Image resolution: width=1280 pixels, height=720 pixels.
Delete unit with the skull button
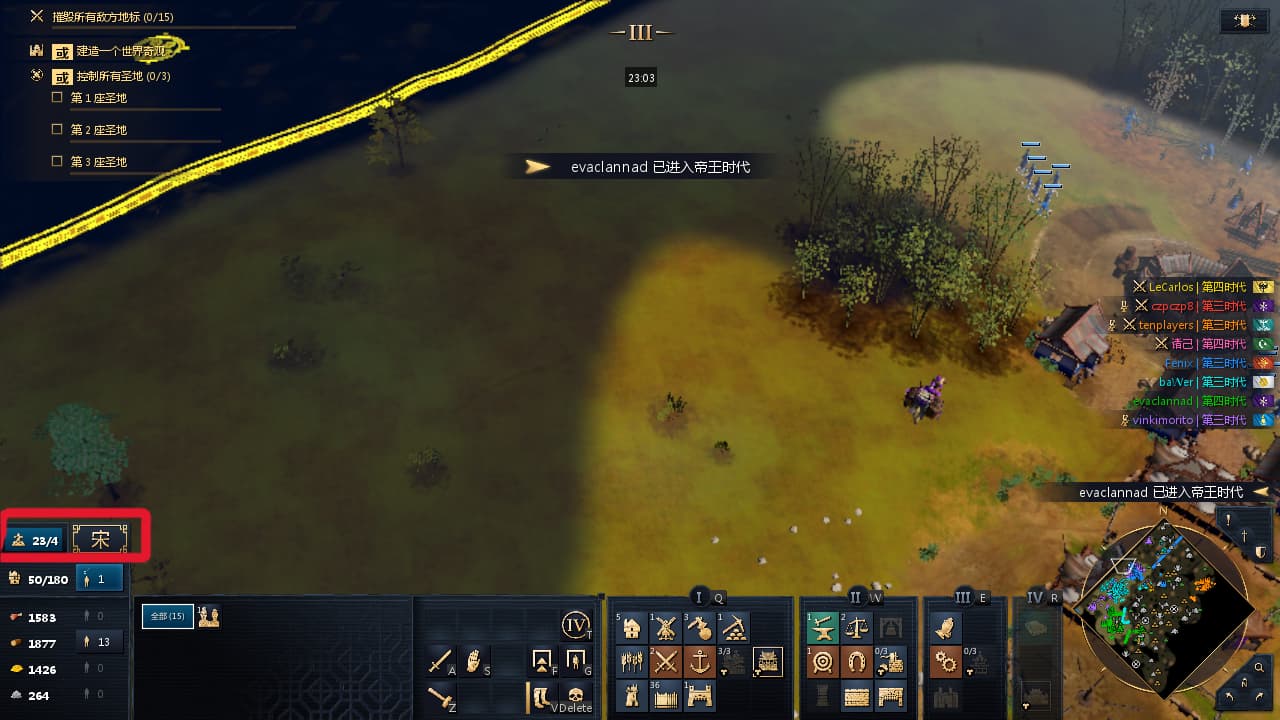pyautogui.click(x=575, y=694)
